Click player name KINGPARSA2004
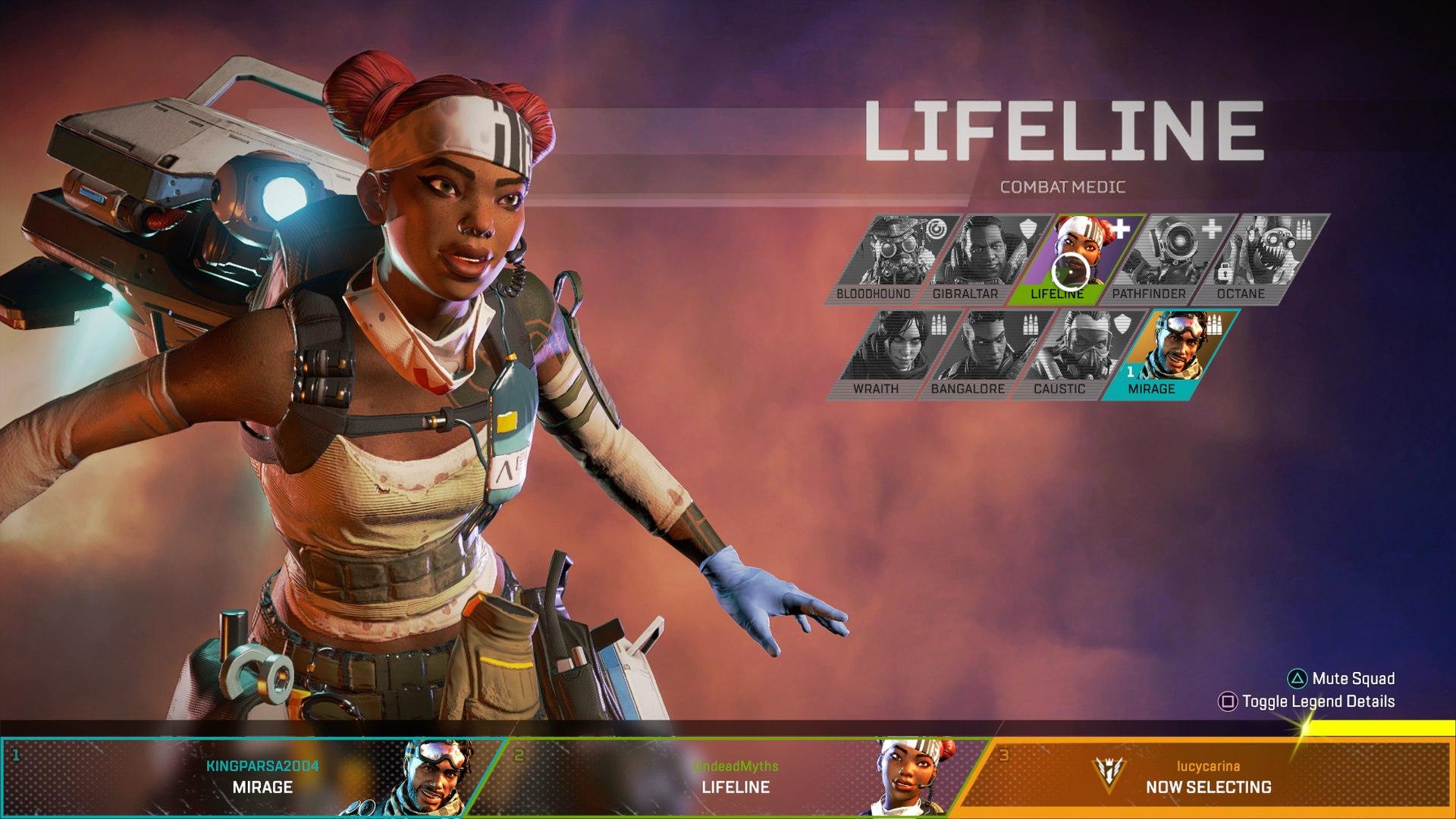Screen dimensions: 1456x819 pyautogui.click(x=262, y=766)
